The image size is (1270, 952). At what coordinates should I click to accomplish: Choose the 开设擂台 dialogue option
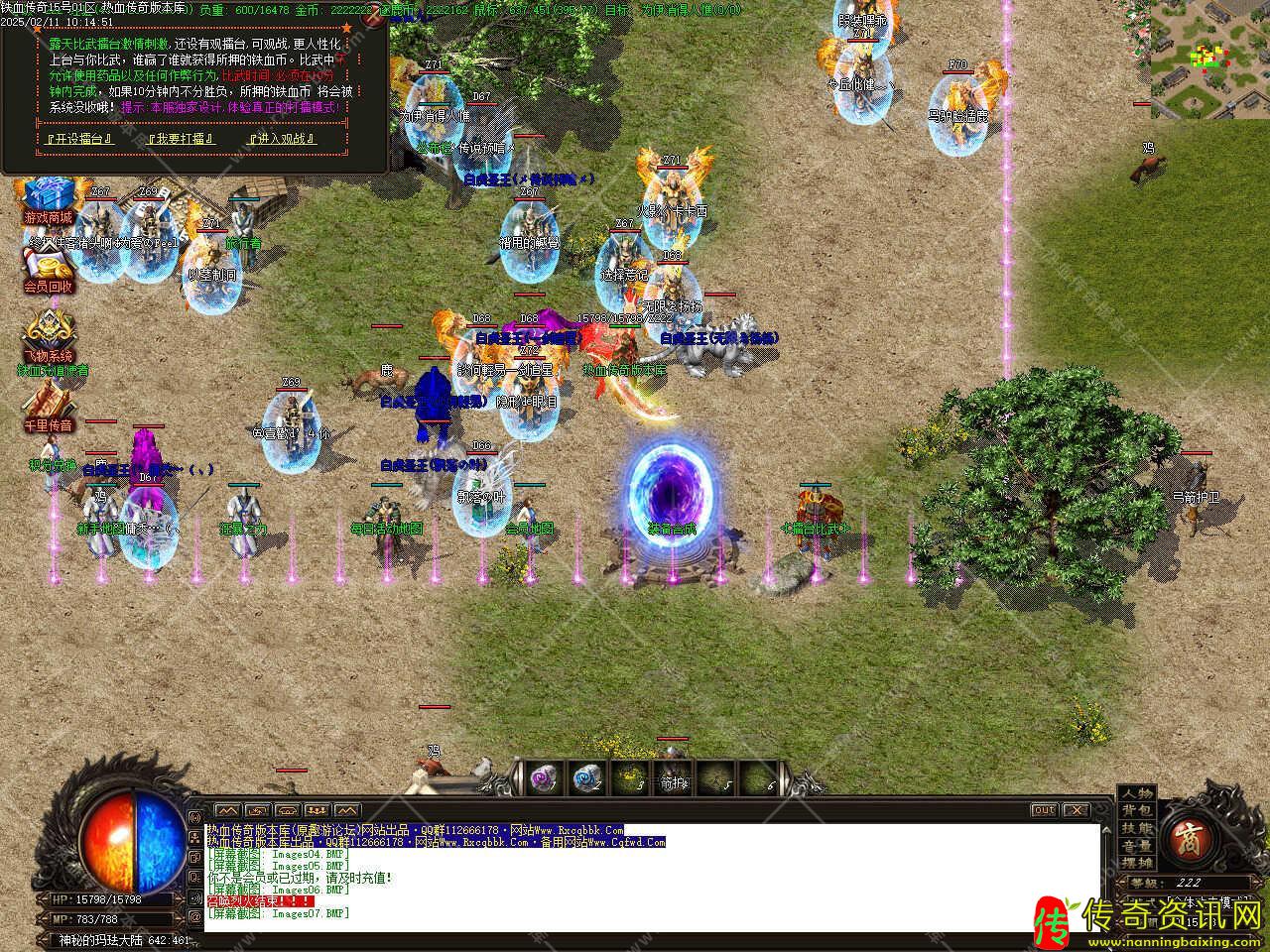(80, 139)
